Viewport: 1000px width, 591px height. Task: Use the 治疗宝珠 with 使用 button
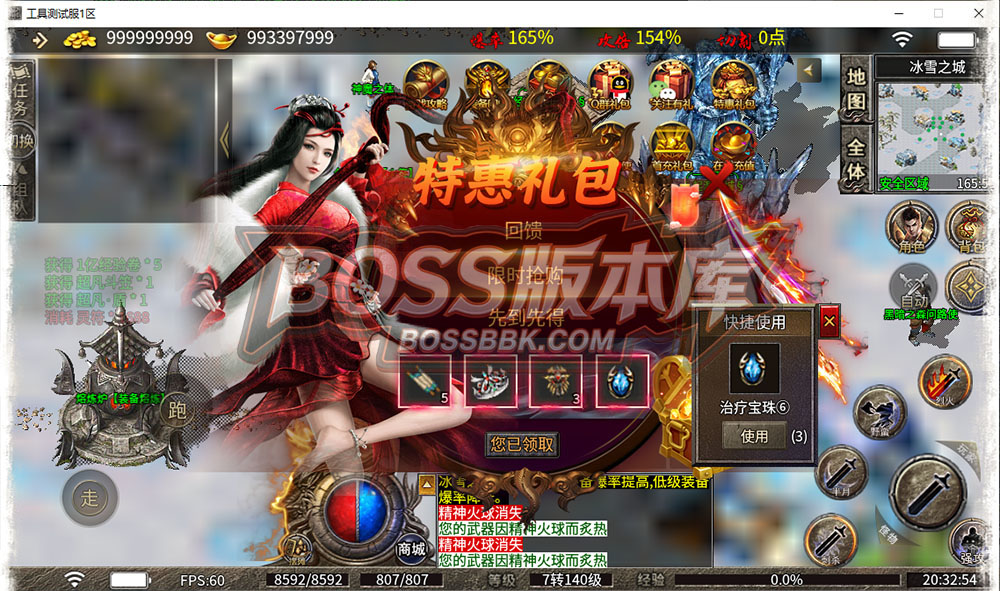(x=754, y=436)
